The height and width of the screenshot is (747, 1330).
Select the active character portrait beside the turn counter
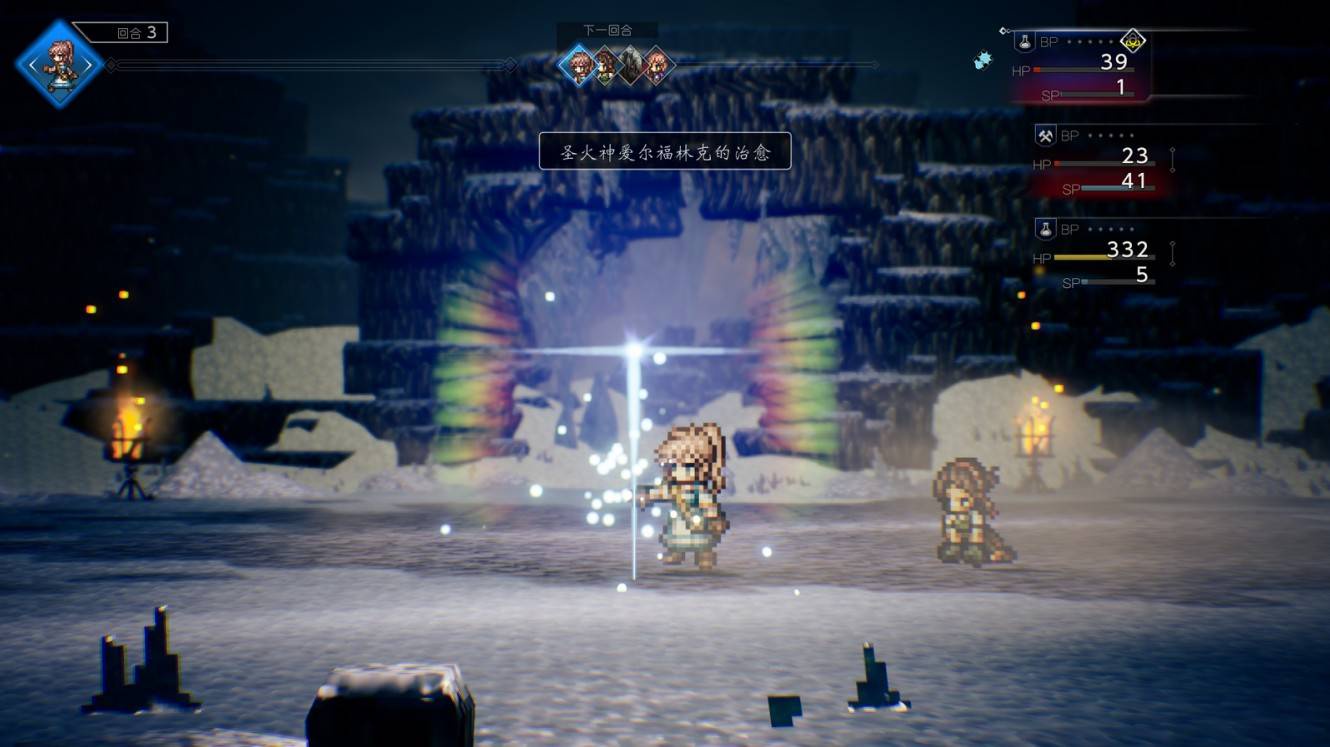coord(59,64)
